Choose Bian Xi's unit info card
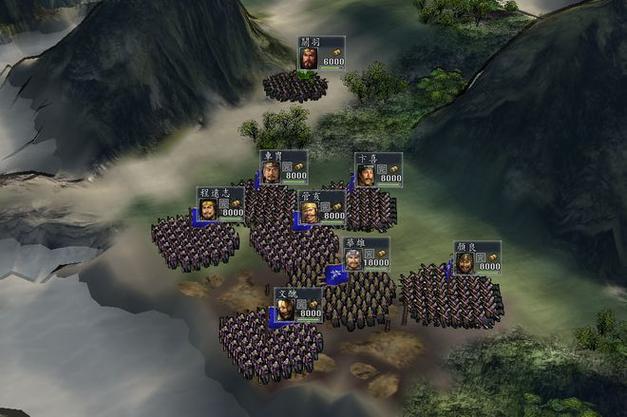 click(x=378, y=169)
